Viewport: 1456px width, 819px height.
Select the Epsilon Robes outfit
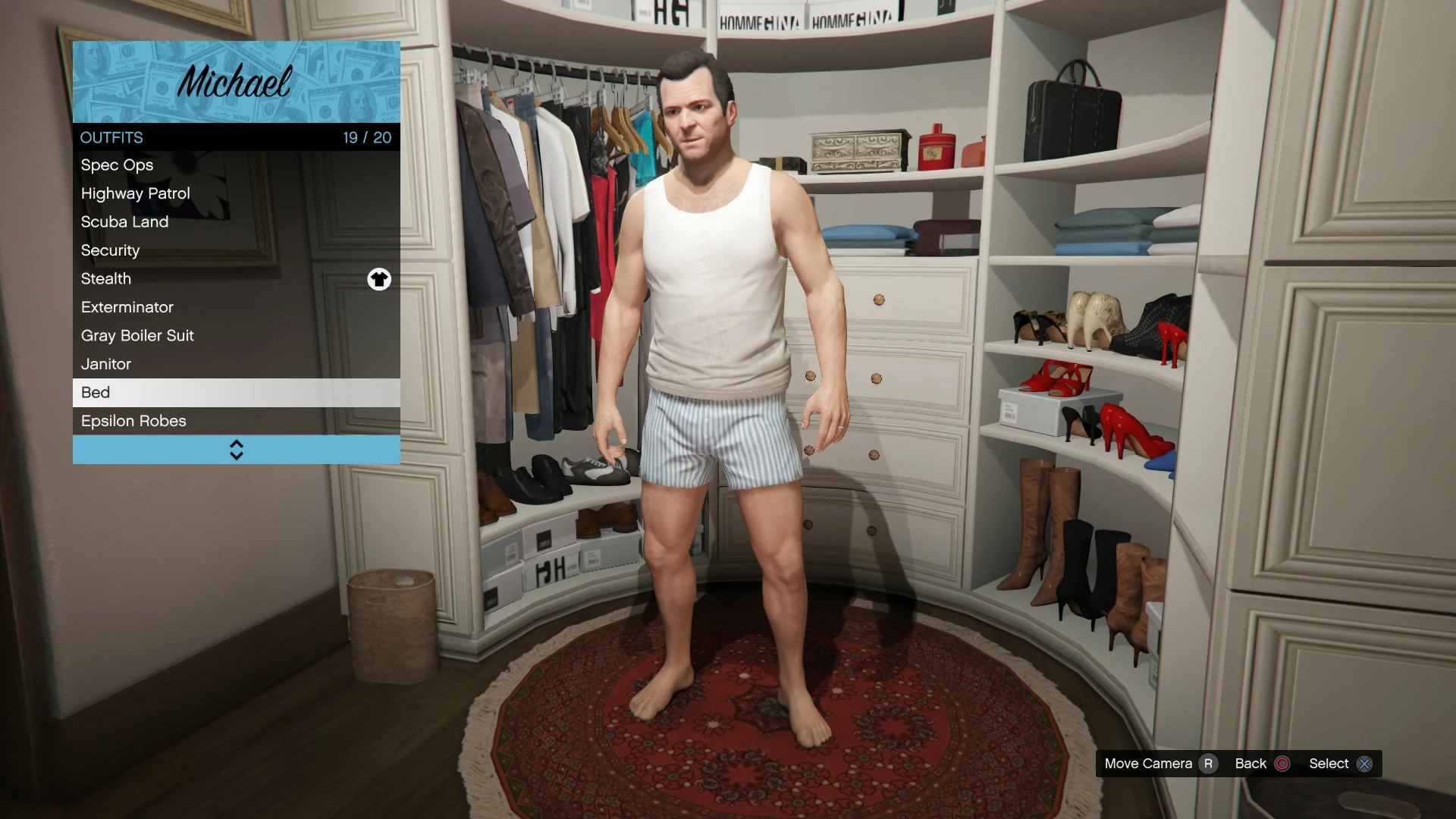[133, 421]
